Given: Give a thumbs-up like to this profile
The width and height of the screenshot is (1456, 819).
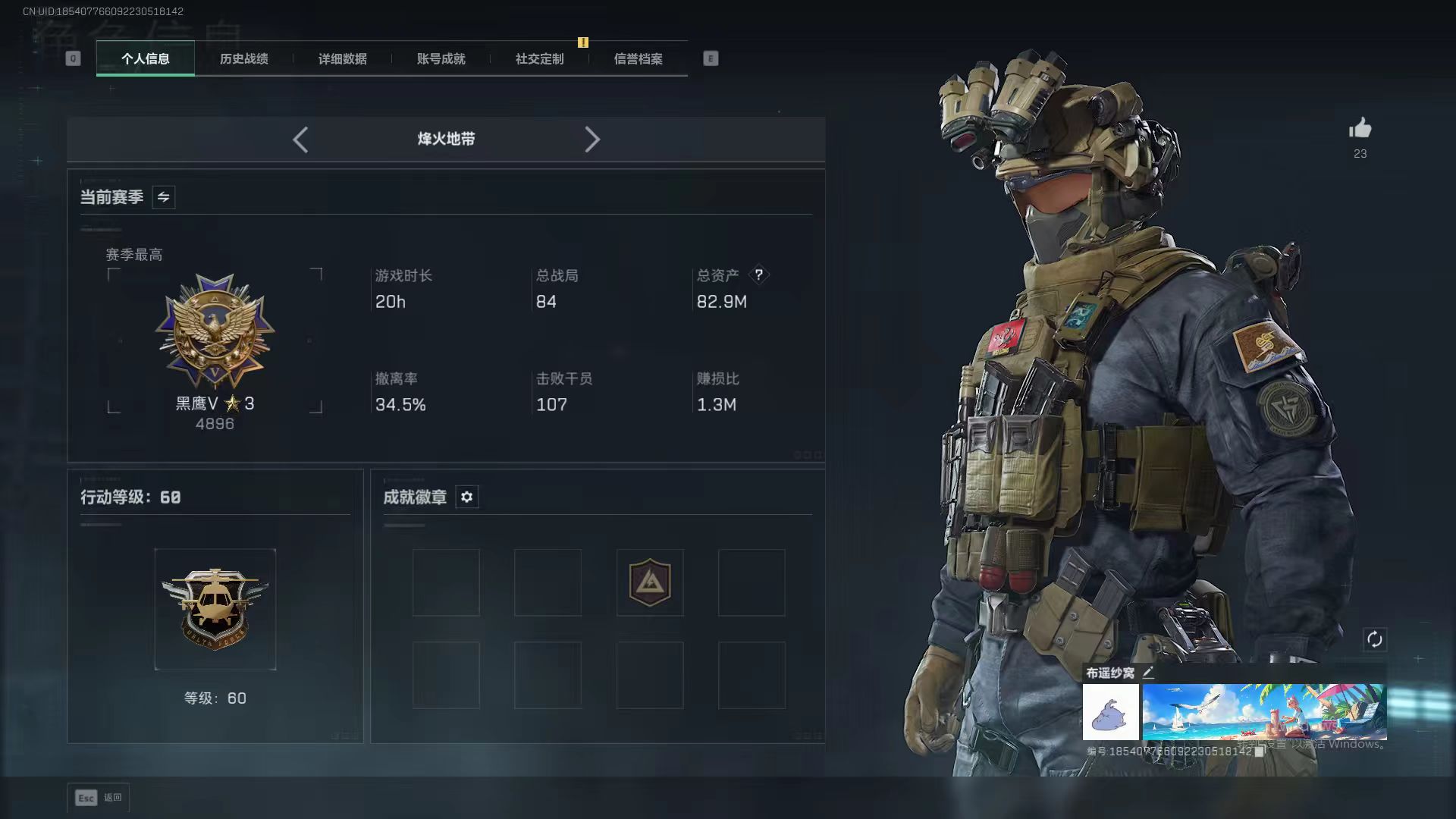Looking at the screenshot, I should click(x=1360, y=129).
